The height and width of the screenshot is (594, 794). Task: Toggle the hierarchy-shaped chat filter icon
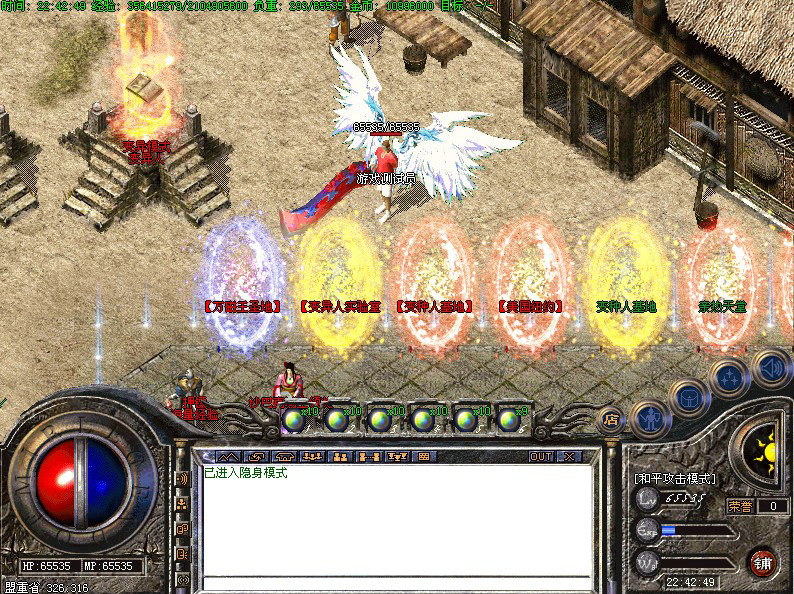pos(183,504)
